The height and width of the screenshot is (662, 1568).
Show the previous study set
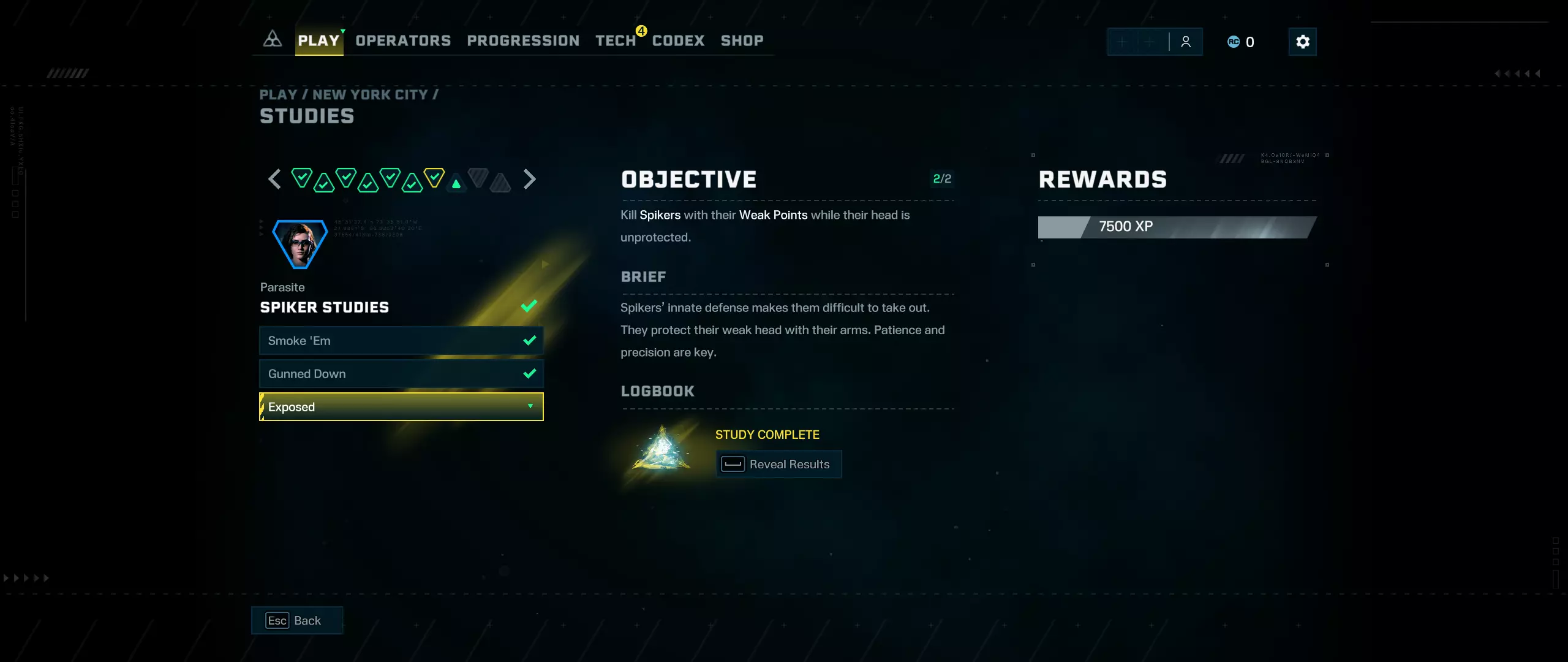point(274,179)
